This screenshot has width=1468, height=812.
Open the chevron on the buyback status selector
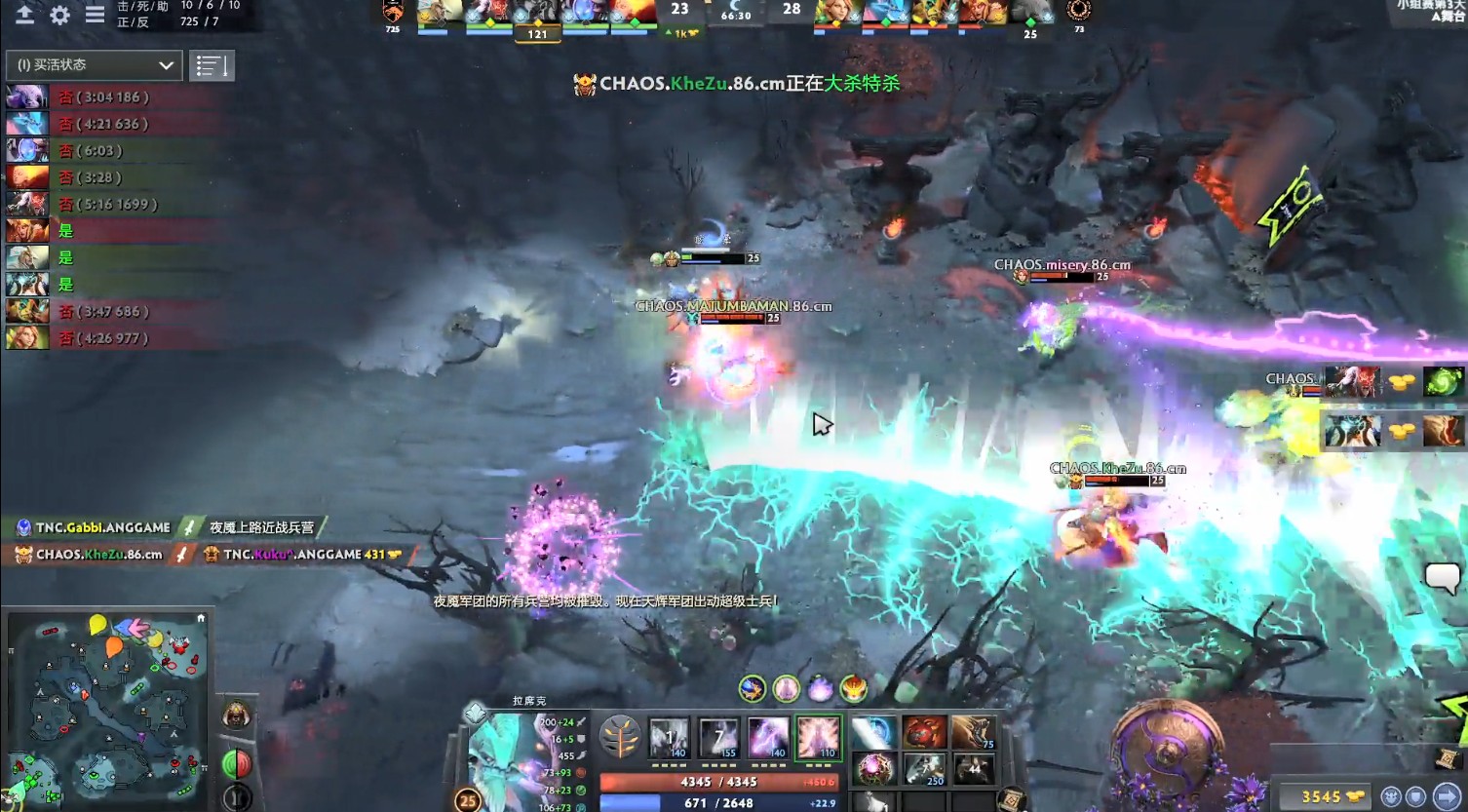(165, 64)
